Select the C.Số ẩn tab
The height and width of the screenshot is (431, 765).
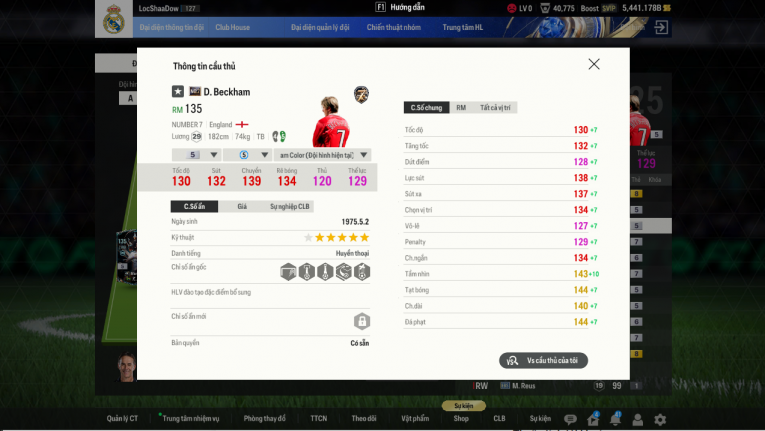(194, 206)
